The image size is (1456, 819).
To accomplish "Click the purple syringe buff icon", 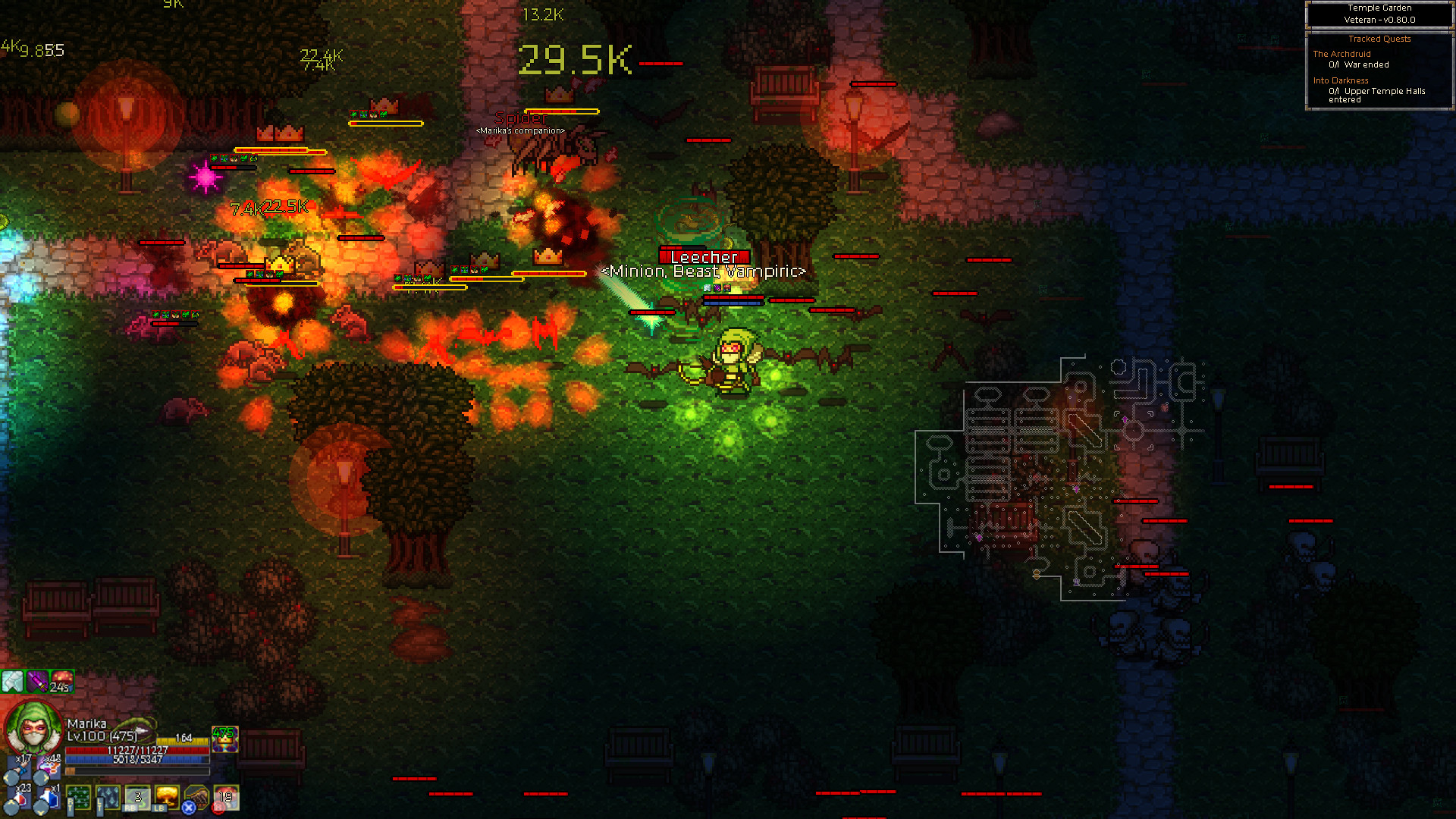I will 37,682.
